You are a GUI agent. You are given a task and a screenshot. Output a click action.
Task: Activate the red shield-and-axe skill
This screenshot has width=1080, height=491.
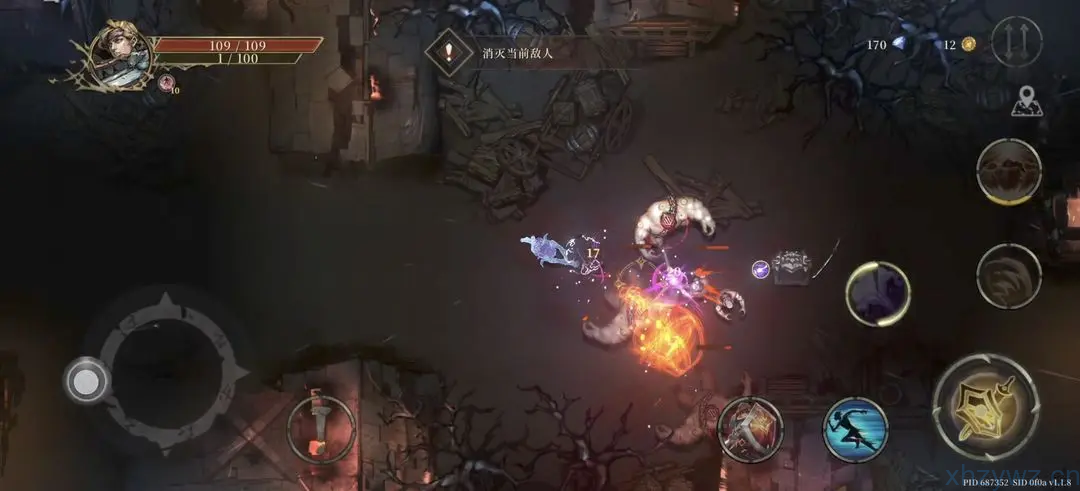click(x=751, y=428)
